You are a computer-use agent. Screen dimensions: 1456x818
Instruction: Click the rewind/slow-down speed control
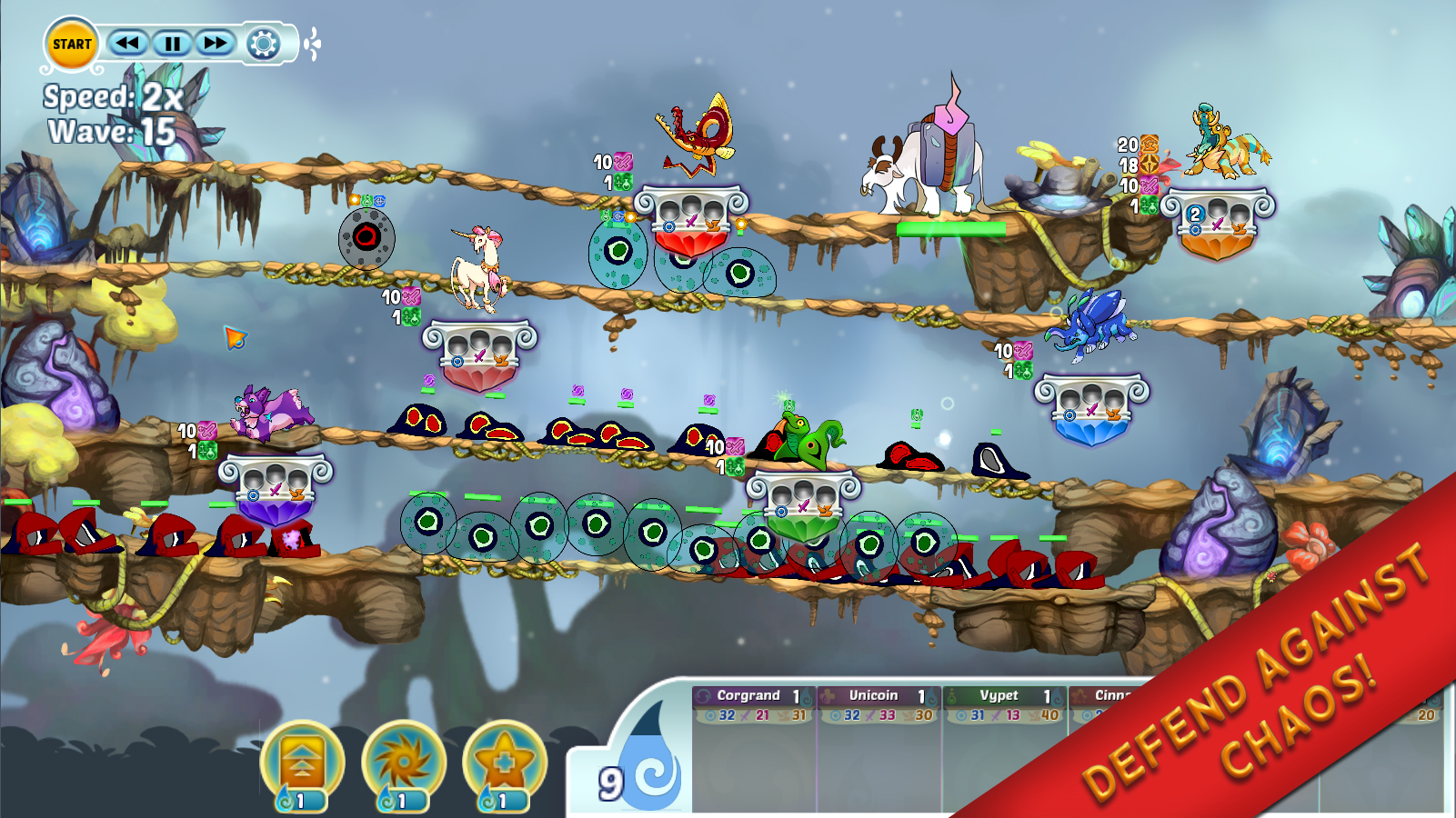128,43
